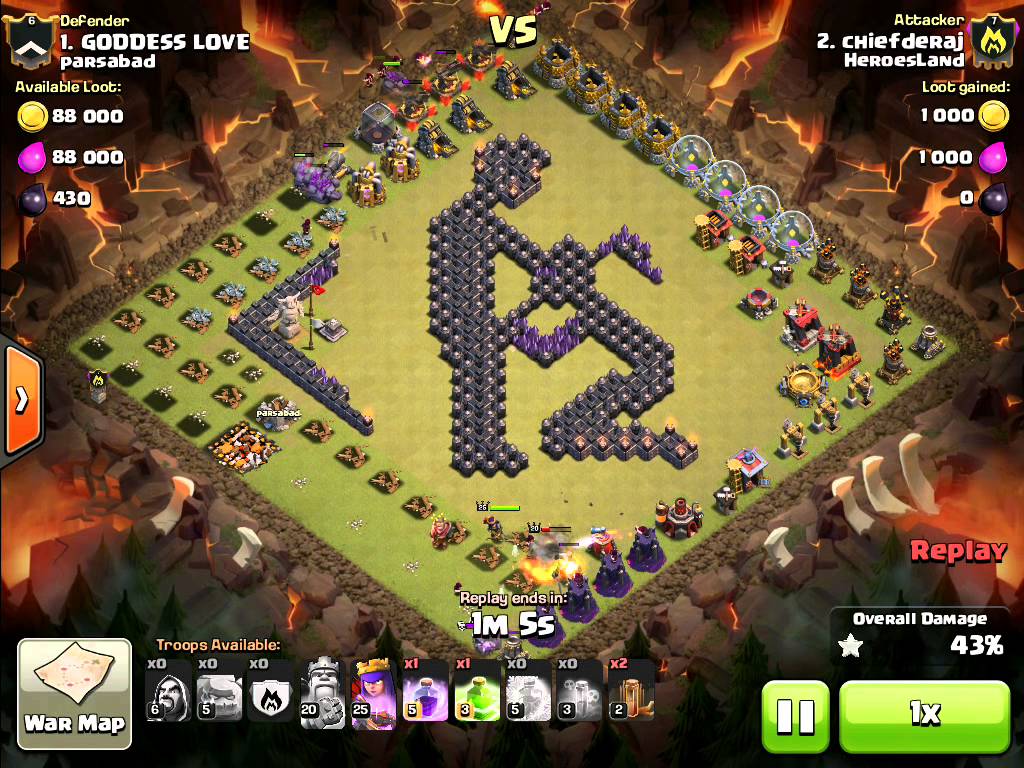
Task: Expand the orange side panel arrow
Action: click(20, 400)
